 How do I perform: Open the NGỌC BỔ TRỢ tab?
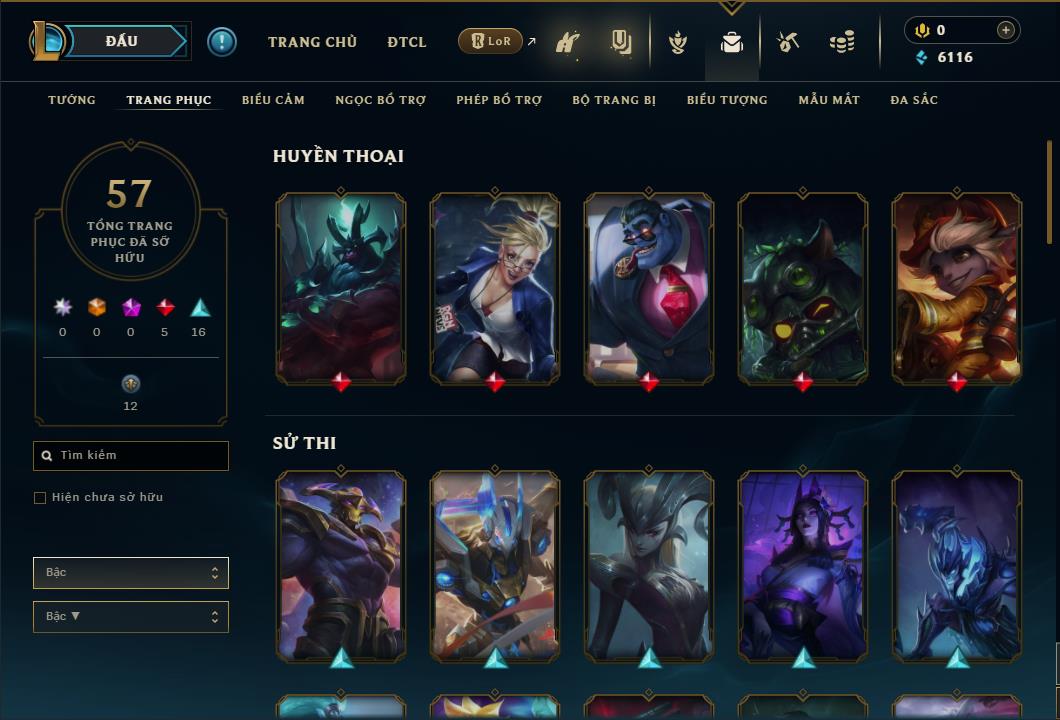click(380, 100)
